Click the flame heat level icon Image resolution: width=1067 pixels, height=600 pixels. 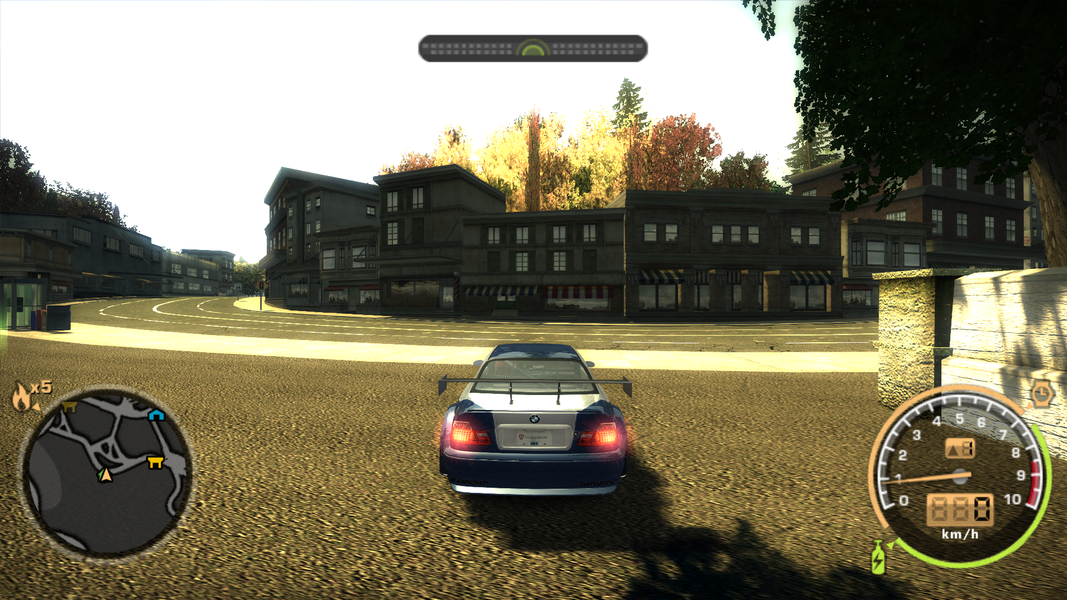coord(22,398)
